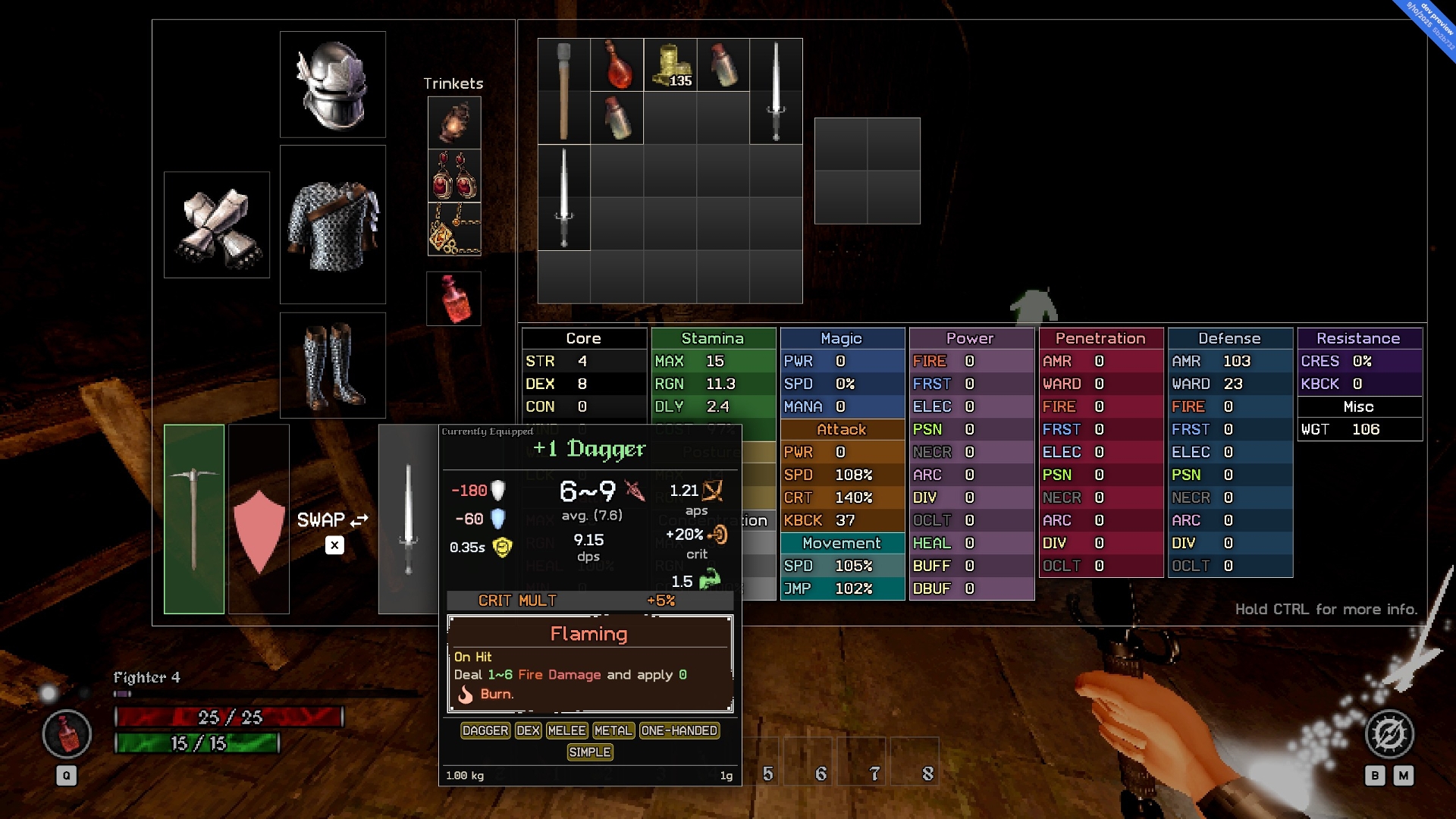Select the gold amulet trinket
This screenshot has height=819, width=1456.
point(453,228)
